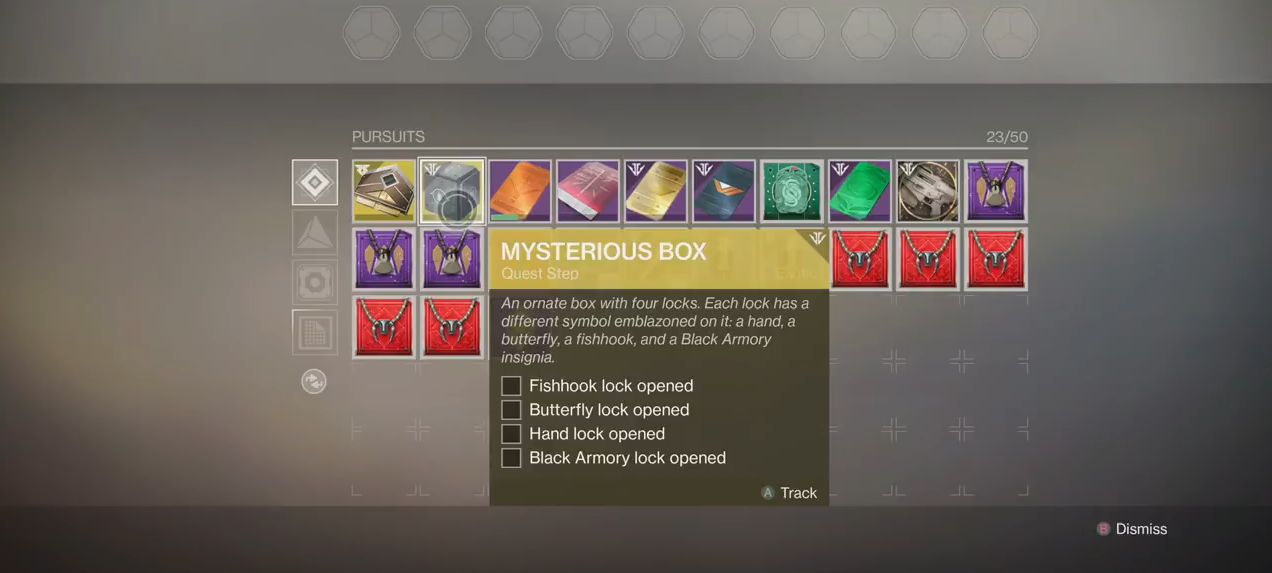
Task: Click the small circular arrows icon
Action: pyautogui.click(x=314, y=381)
